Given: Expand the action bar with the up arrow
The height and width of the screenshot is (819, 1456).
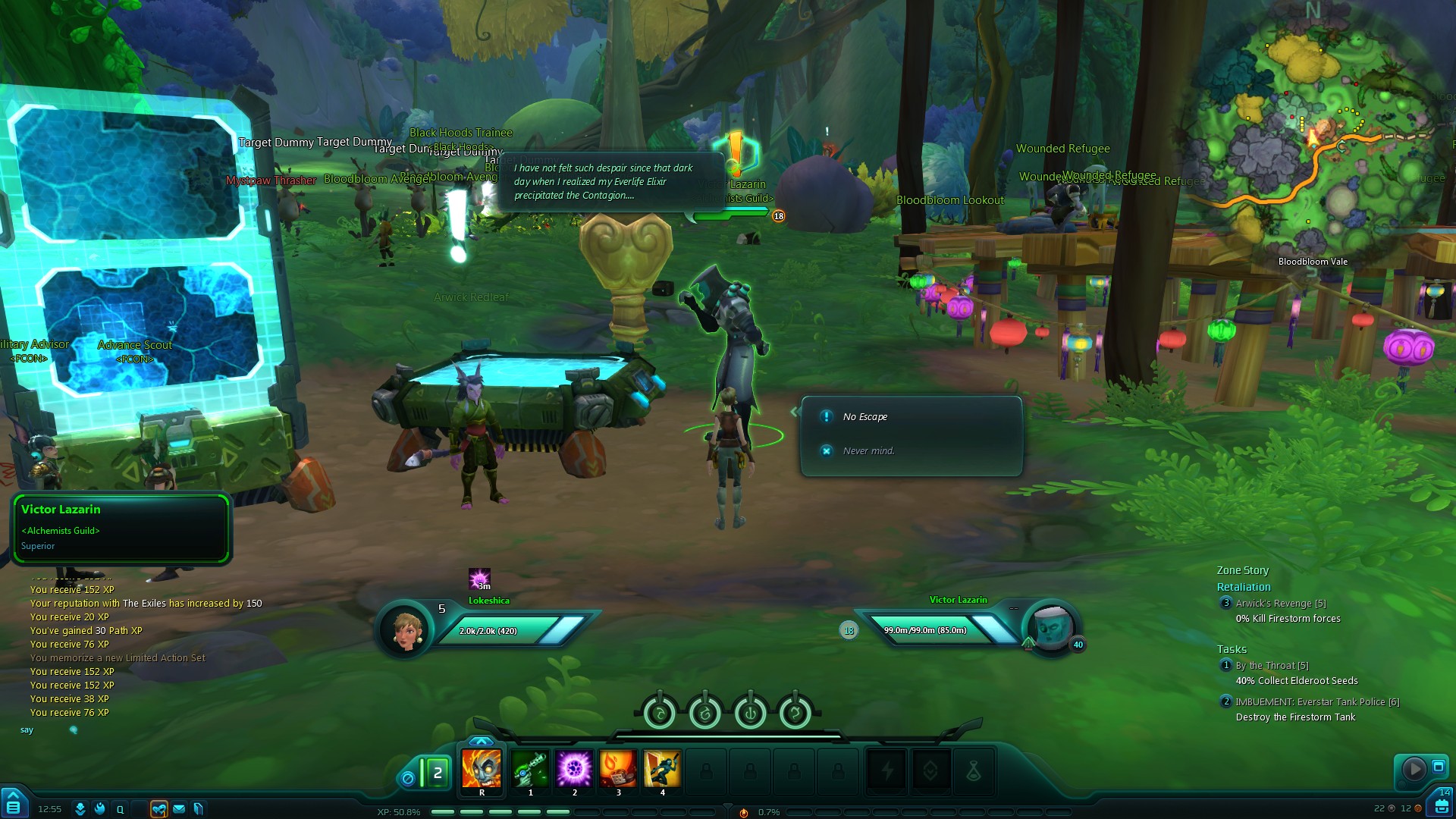Looking at the screenshot, I should (x=481, y=741).
